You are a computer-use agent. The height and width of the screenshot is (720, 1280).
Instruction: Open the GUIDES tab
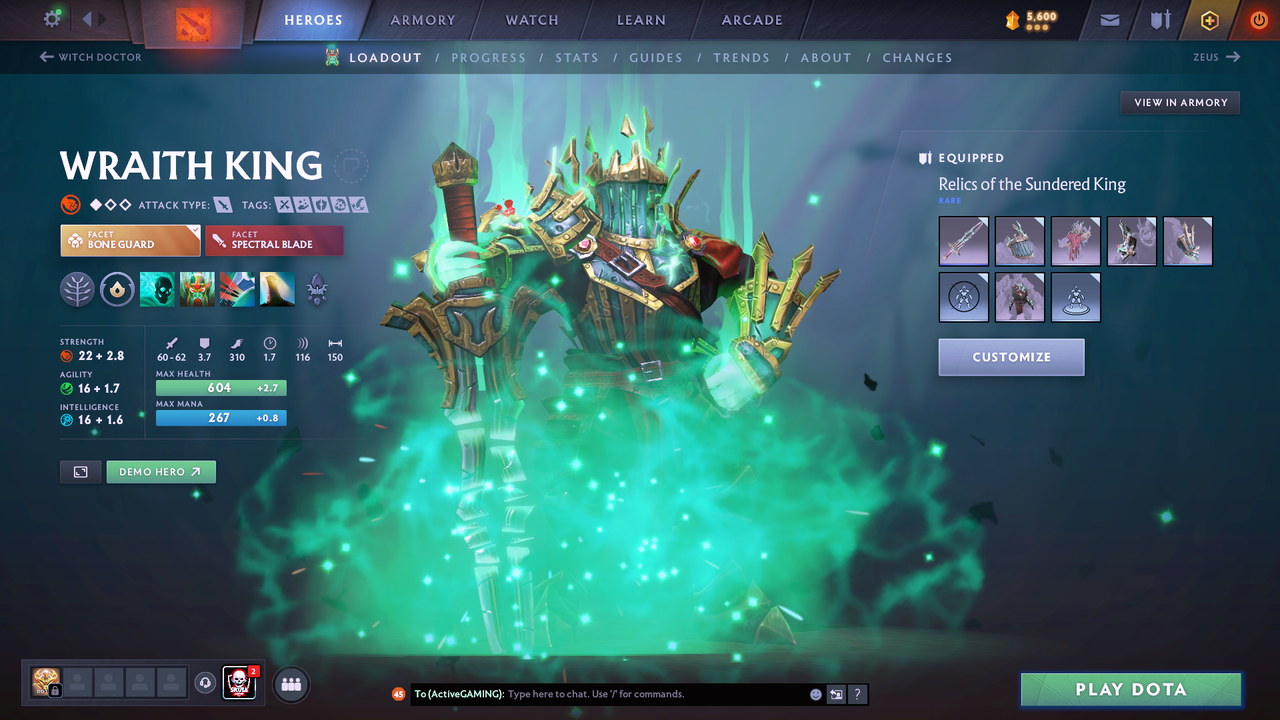656,57
